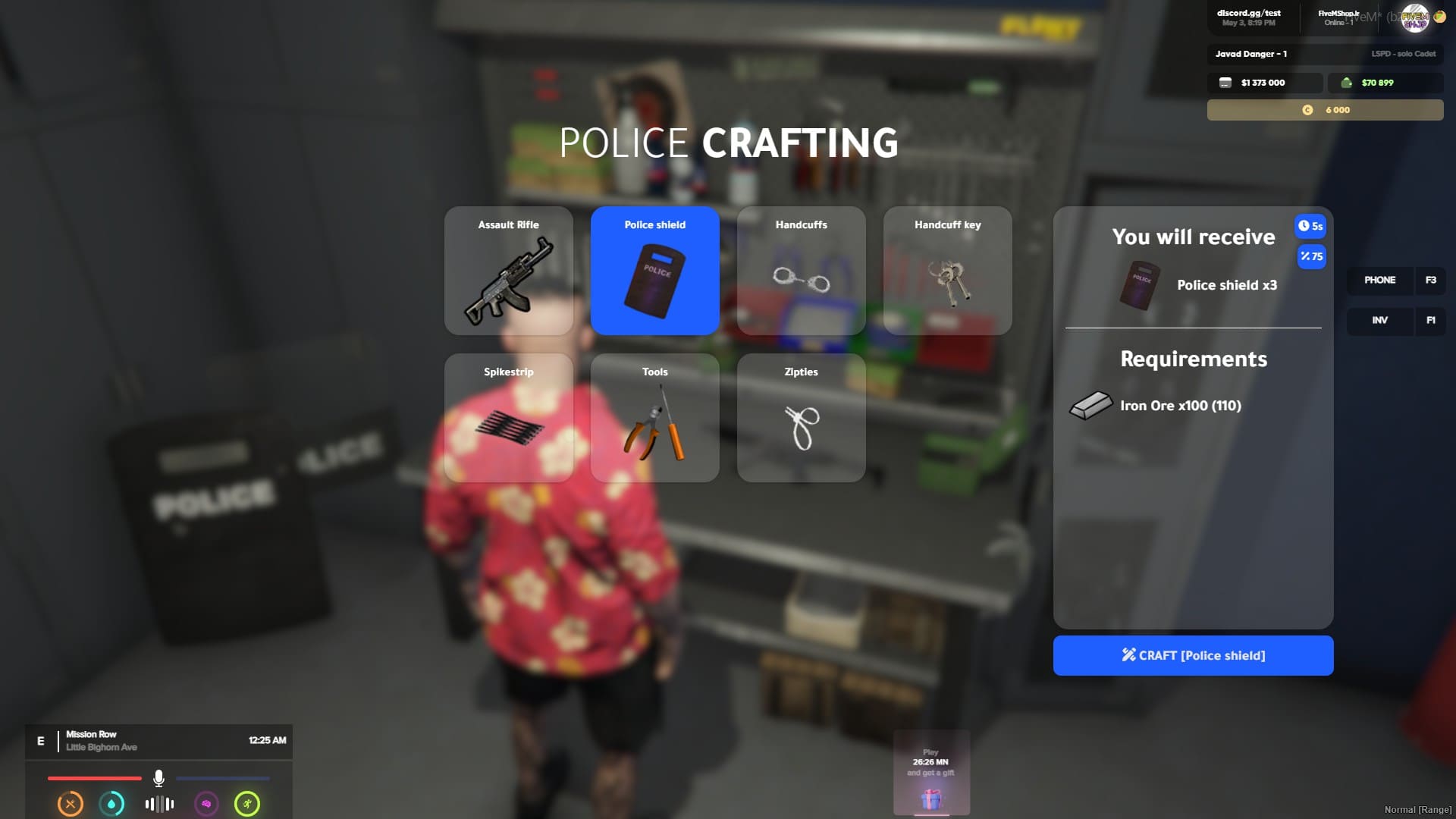Click the CRAFT [Police shield] button
Viewport: 1456px width, 819px height.
[x=1193, y=655]
